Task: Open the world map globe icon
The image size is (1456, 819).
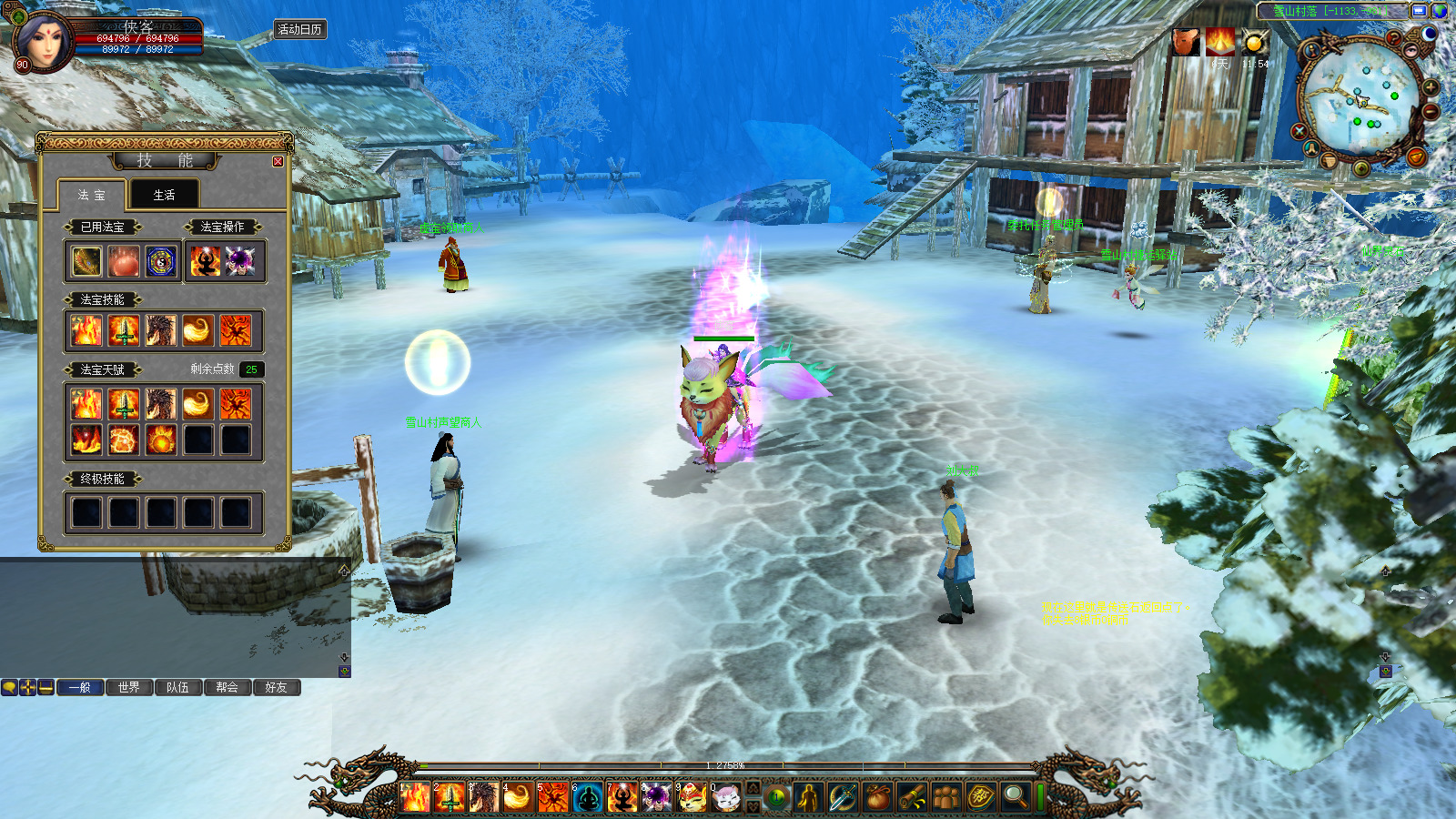Action: coord(1440,11)
